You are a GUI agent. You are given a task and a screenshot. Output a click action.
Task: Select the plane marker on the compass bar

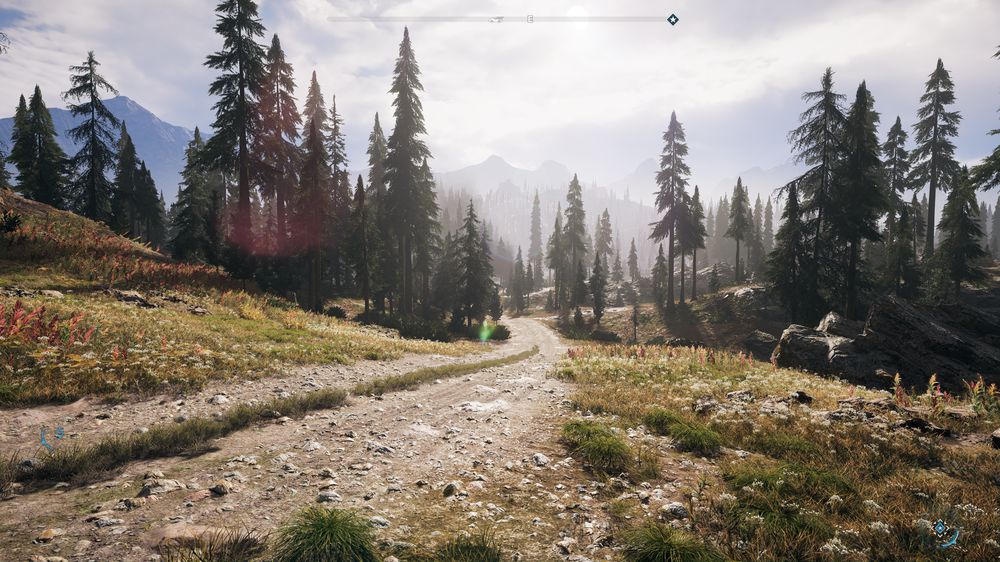pyautogui.click(x=497, y=19)
